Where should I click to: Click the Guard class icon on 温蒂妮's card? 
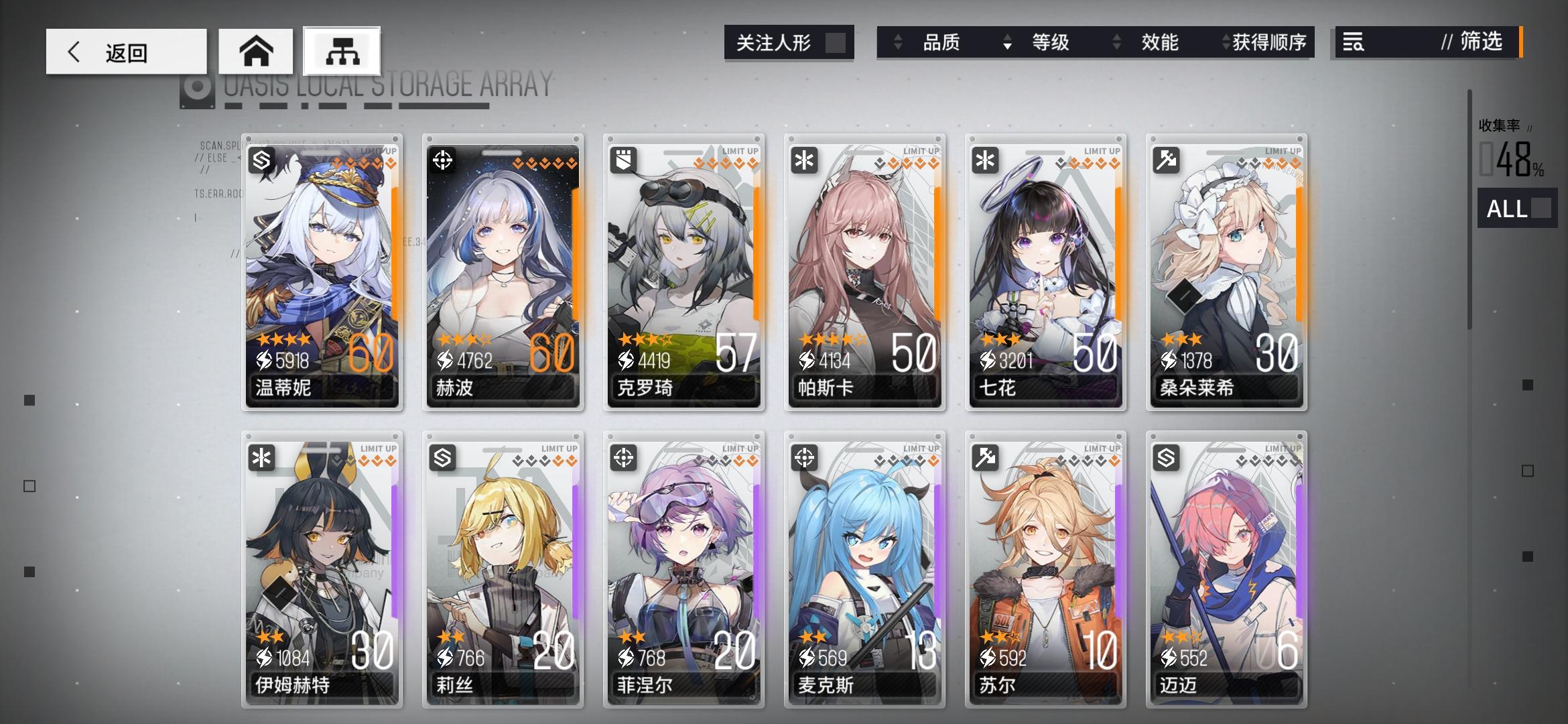(x=261, y=161)
